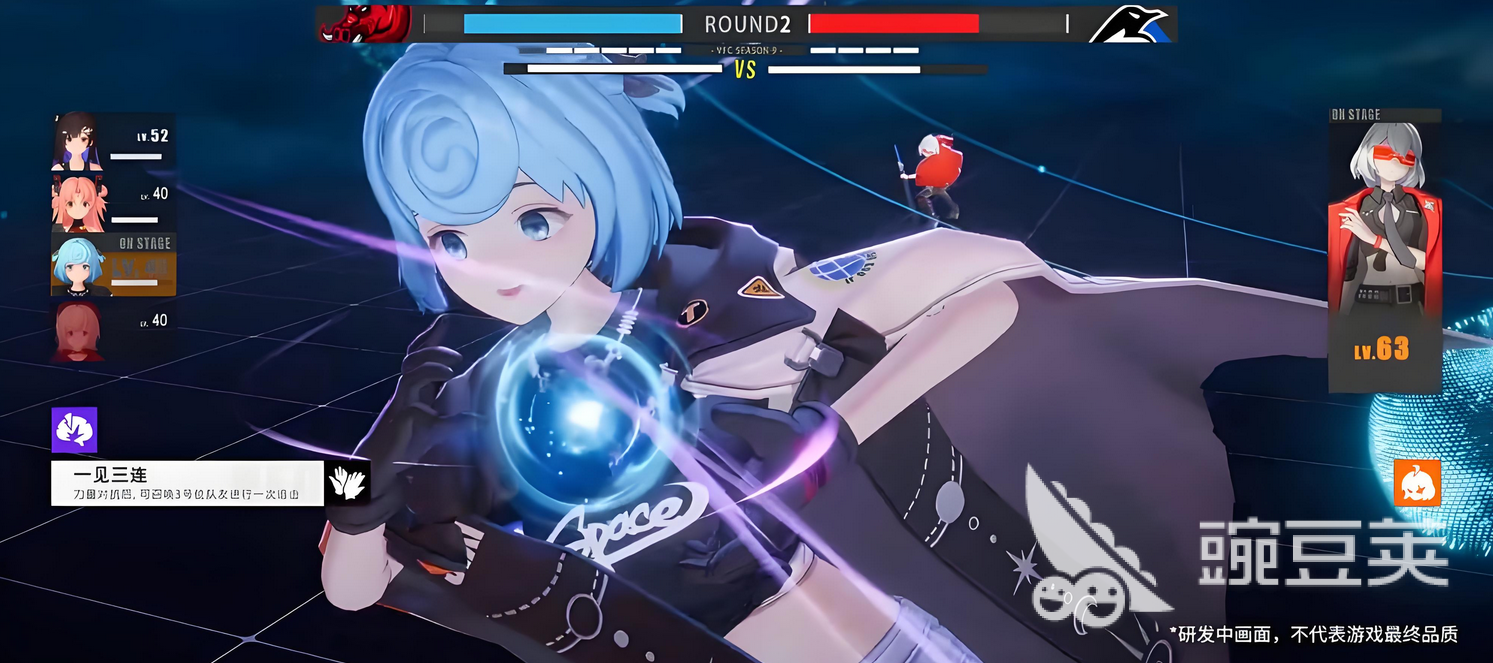Select the Lv.63 opponent character card
1493x663 pixels.
[1384, 250]
